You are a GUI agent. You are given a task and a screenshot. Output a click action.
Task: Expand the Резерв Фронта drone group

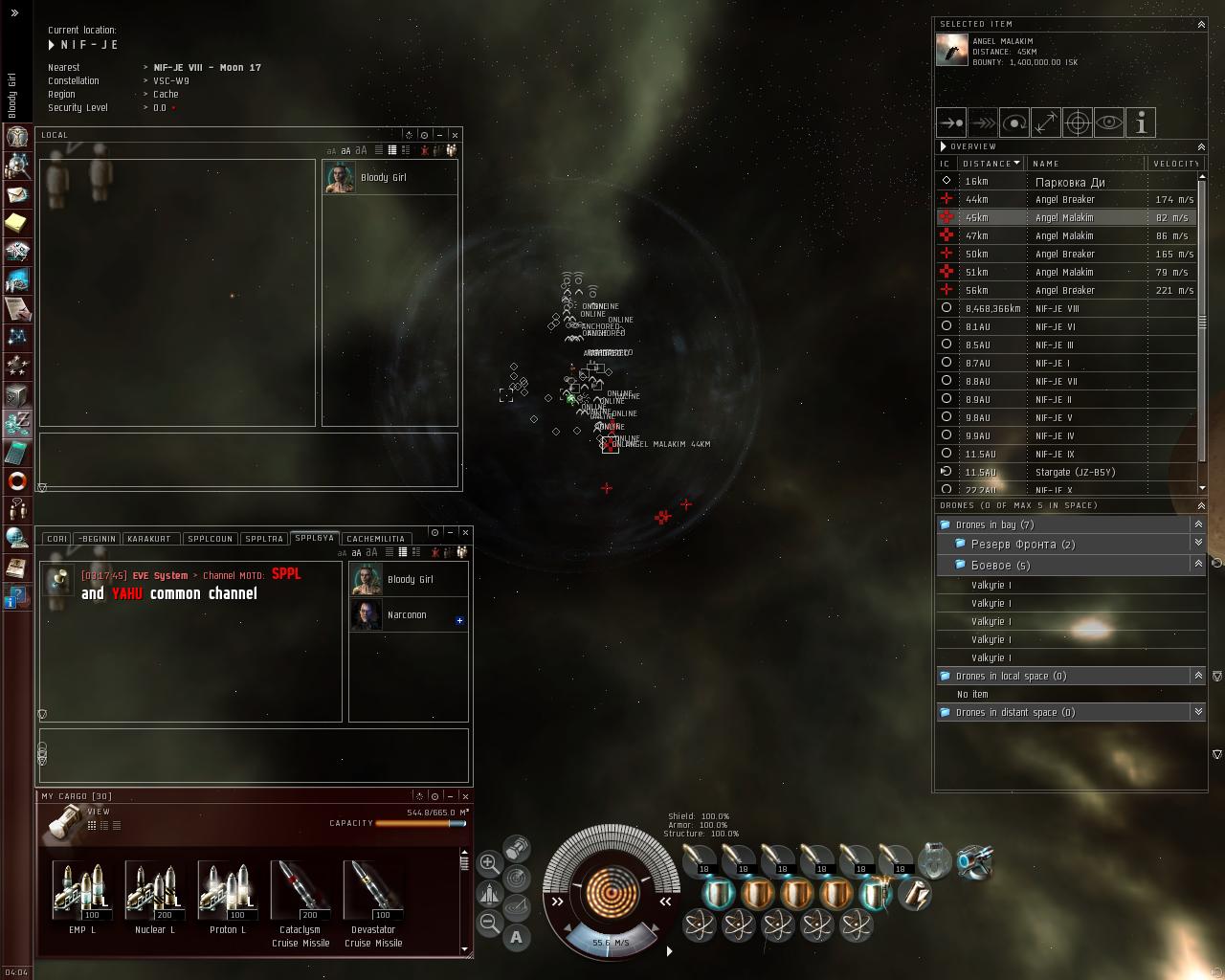(x=1197, y=544)
